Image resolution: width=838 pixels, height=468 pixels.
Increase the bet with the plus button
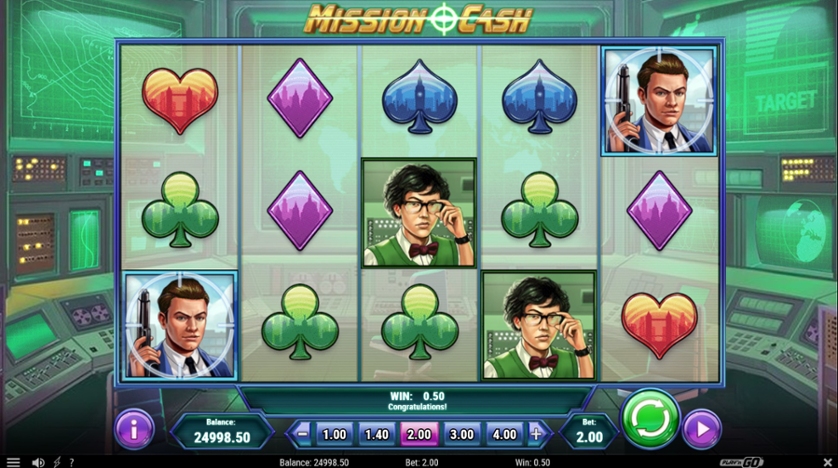coord(536,434)
